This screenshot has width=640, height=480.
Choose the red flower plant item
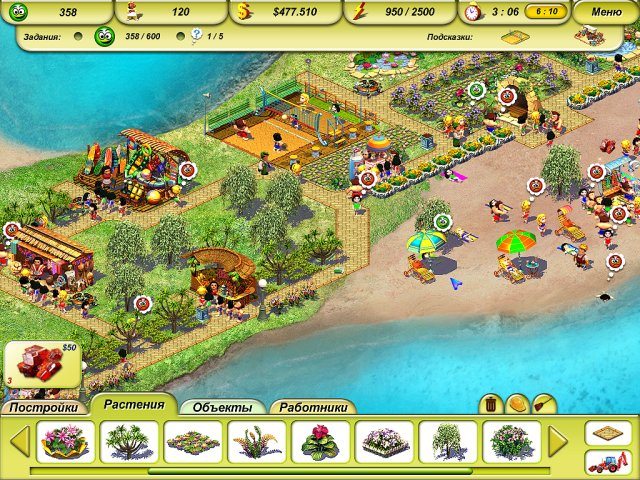(x=322, y=441)
